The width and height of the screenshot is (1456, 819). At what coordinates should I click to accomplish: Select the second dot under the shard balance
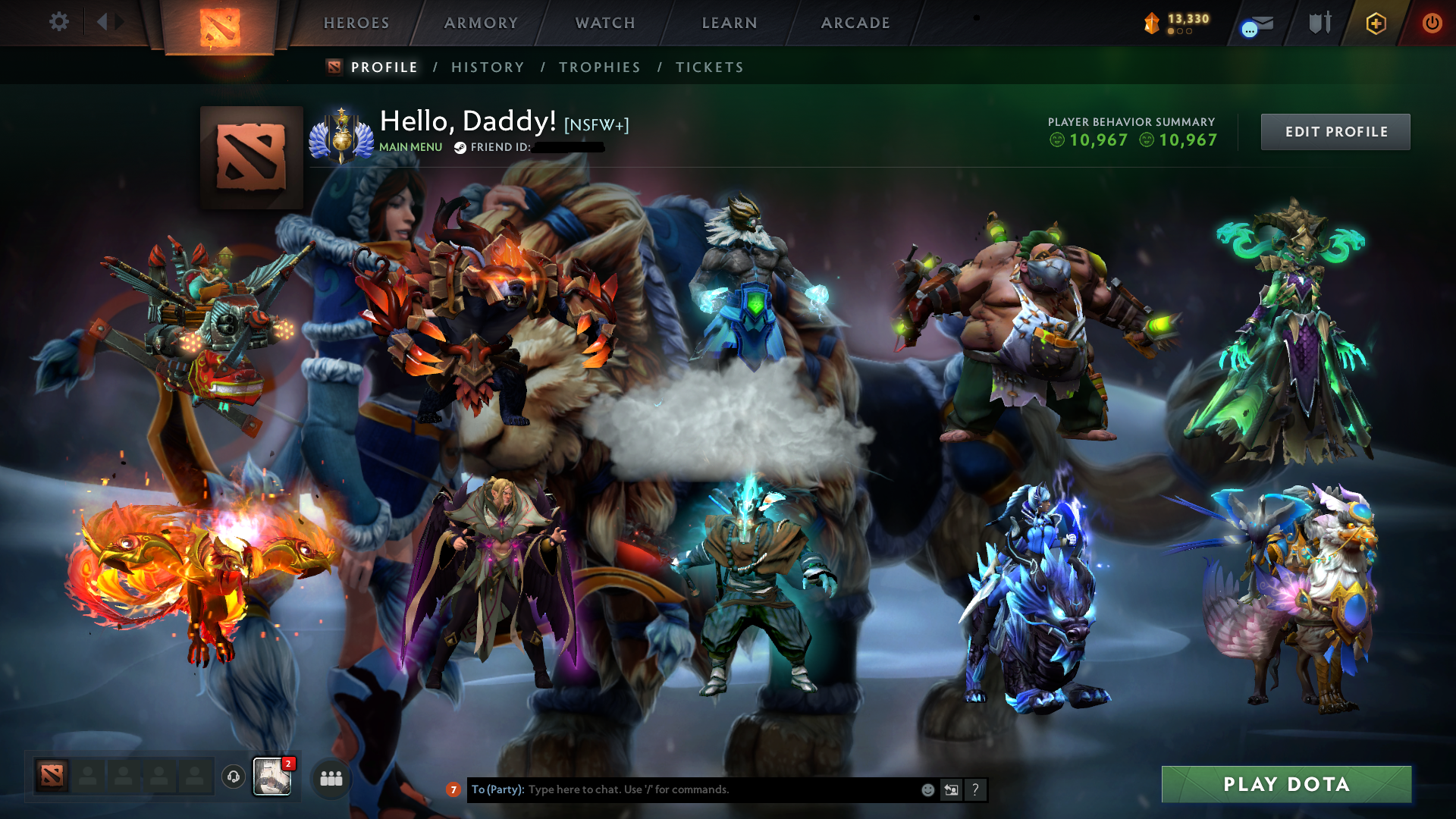(1181, 31)
